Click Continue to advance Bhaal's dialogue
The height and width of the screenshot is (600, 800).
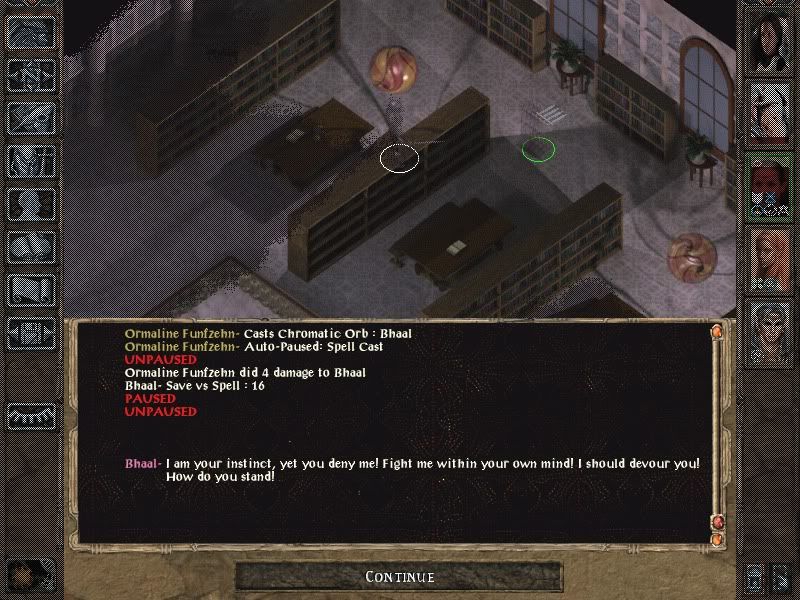(x=399, y=577)
